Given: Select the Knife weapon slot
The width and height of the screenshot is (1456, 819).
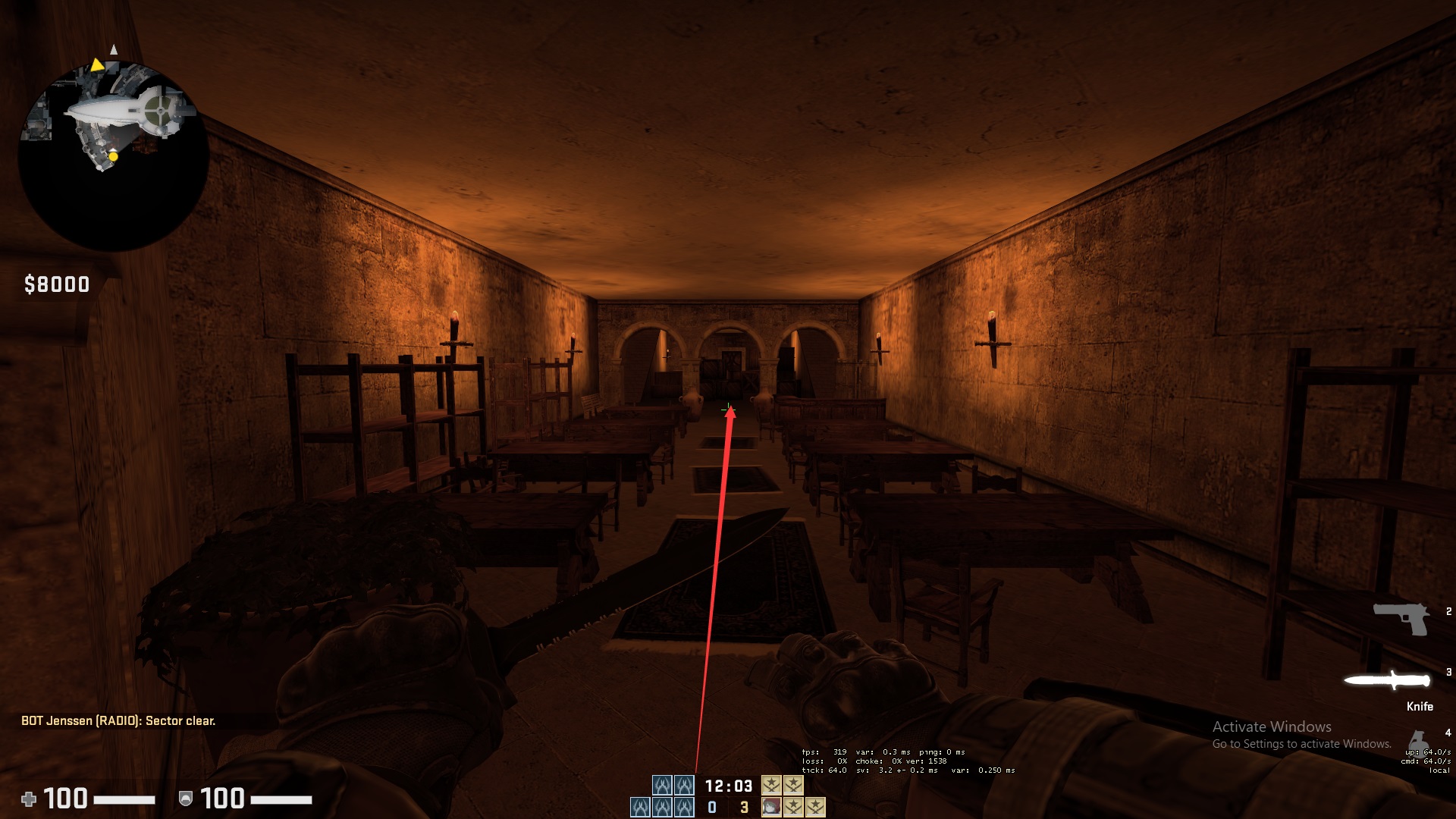Looking at the screenshot, I should tap(1387, 680).
